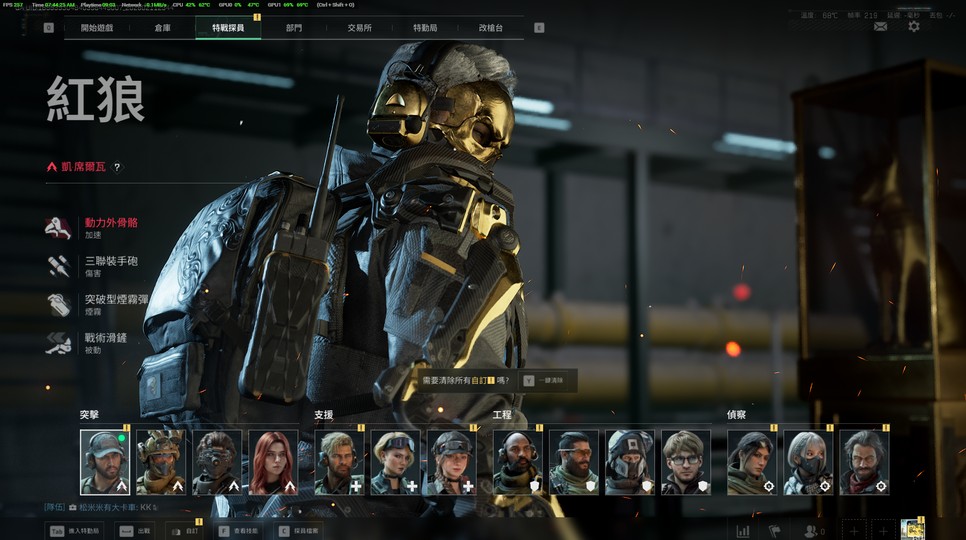Open the mail envelope icon
The width and height of the screenshot is (966, 540).
click(880, 26)
